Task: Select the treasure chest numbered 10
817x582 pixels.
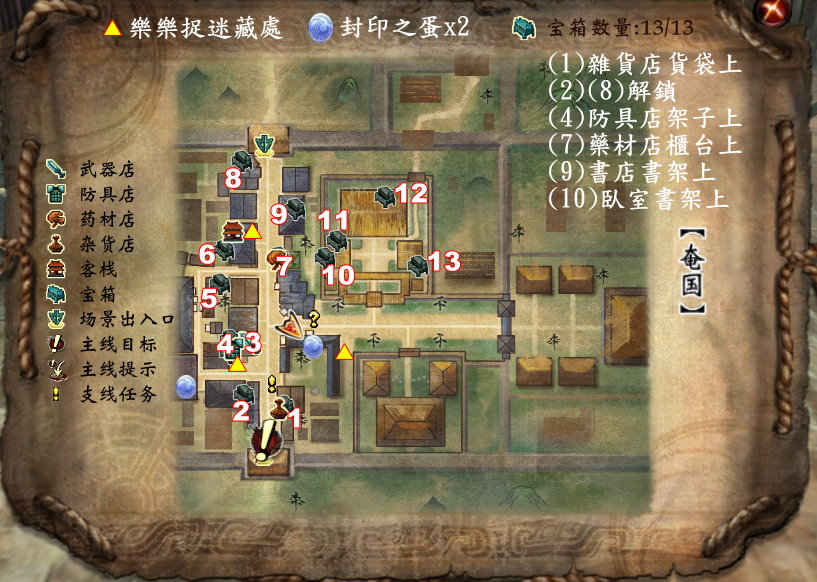Action: pos(325,257)
